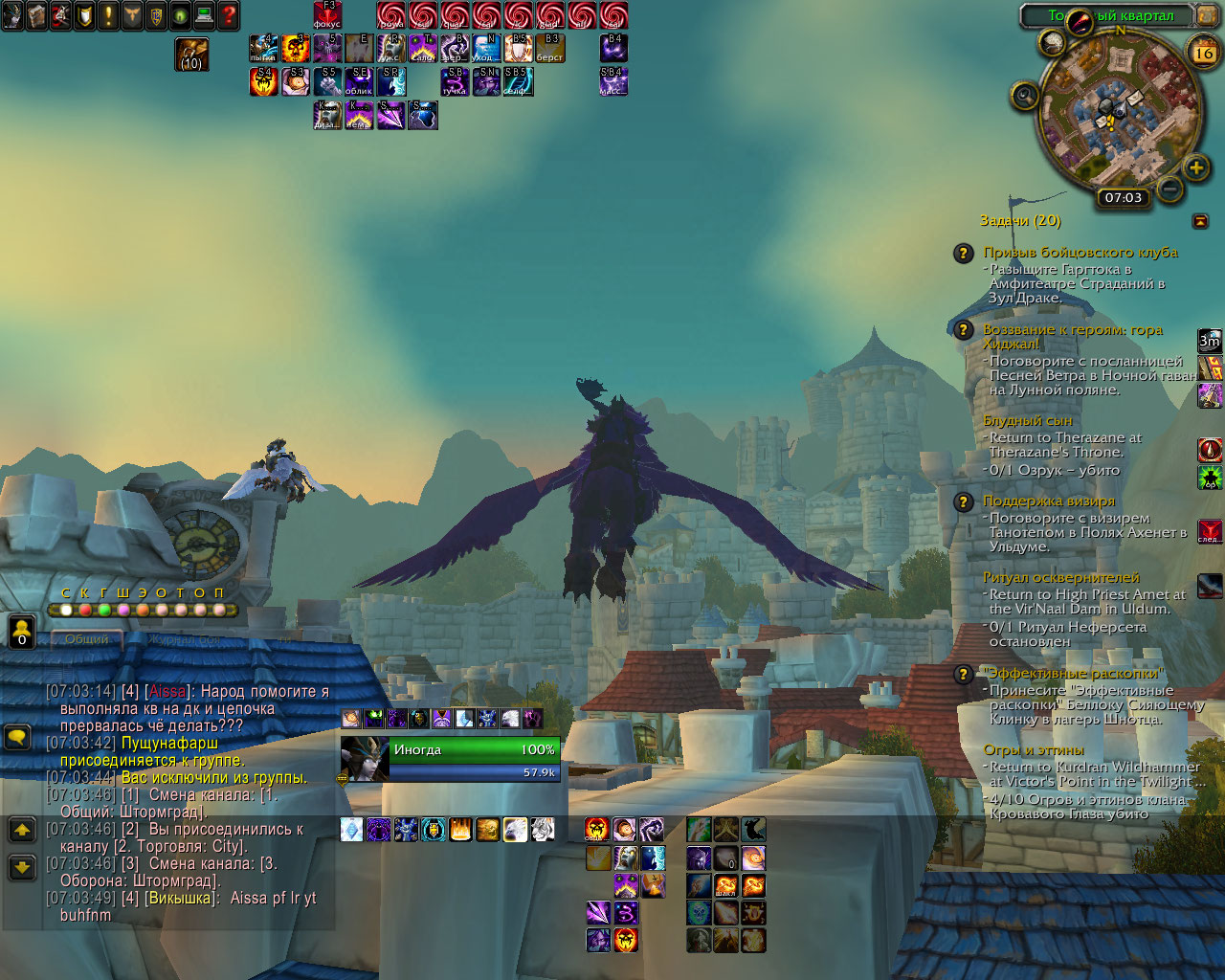1225x980 pixels.
Task: Cast the flaming skull ability on hotkey 3
Action: 296,48
